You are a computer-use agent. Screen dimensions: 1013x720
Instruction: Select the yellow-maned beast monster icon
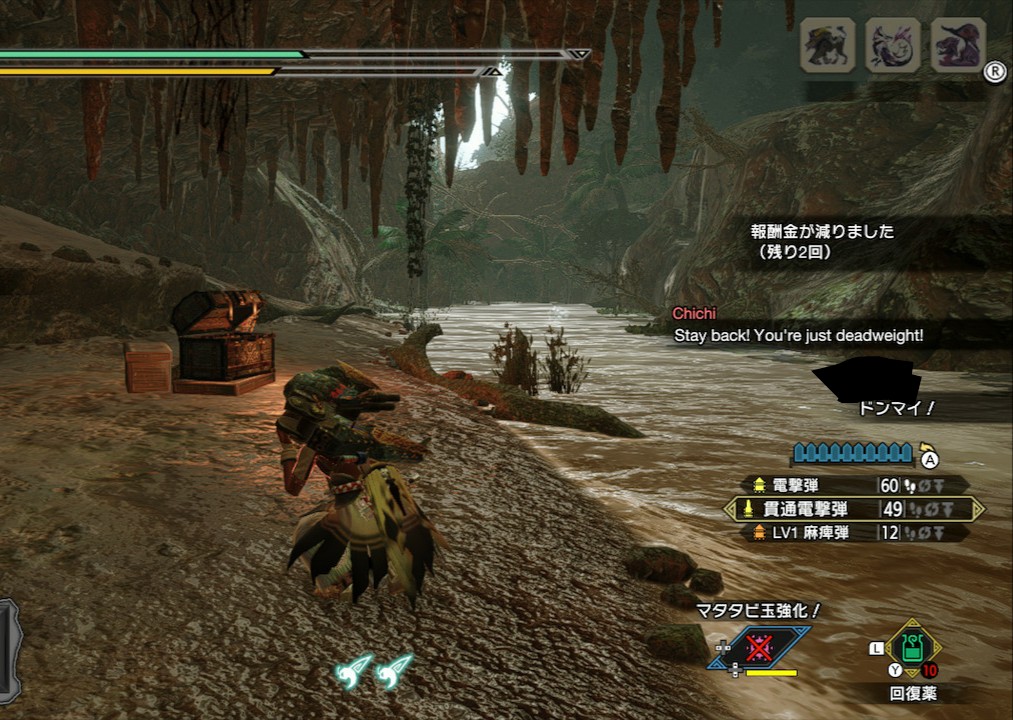(827, 45)
